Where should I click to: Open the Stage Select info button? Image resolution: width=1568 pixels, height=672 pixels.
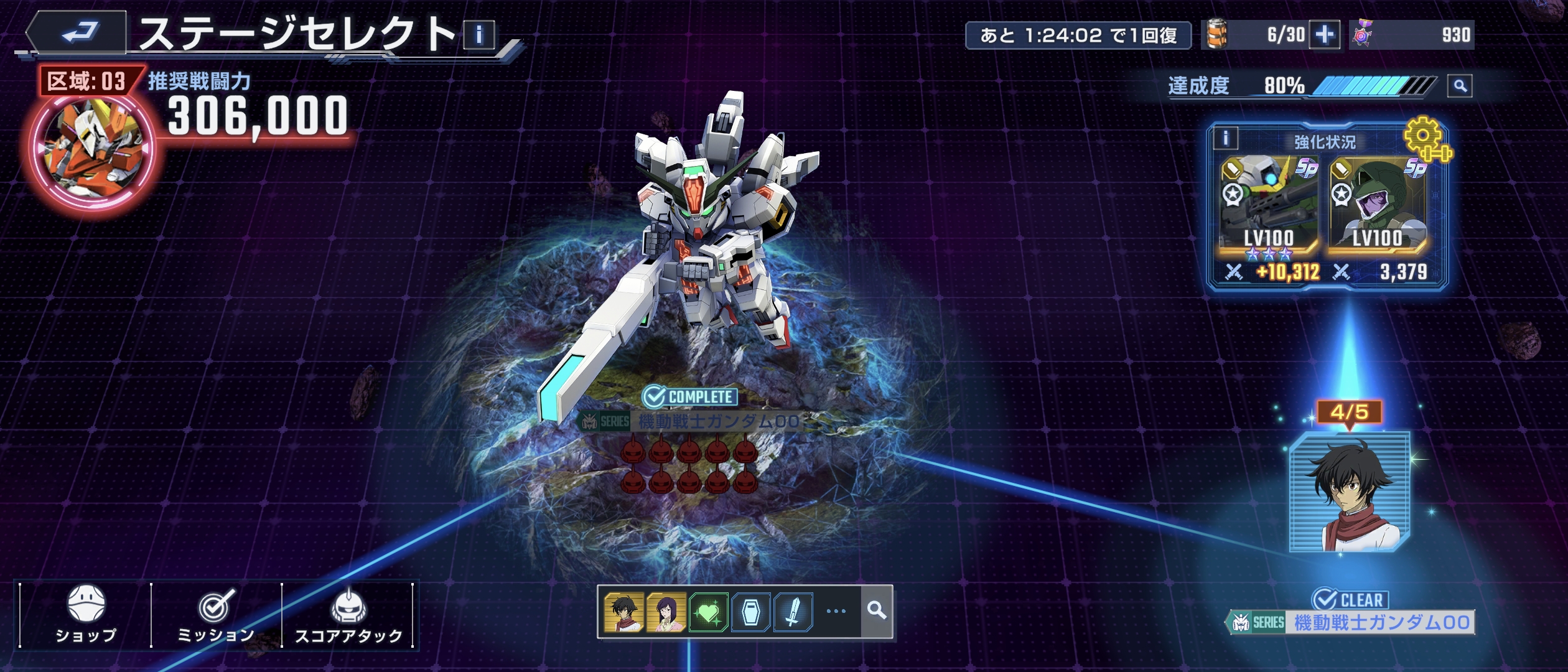coord(479,35)
